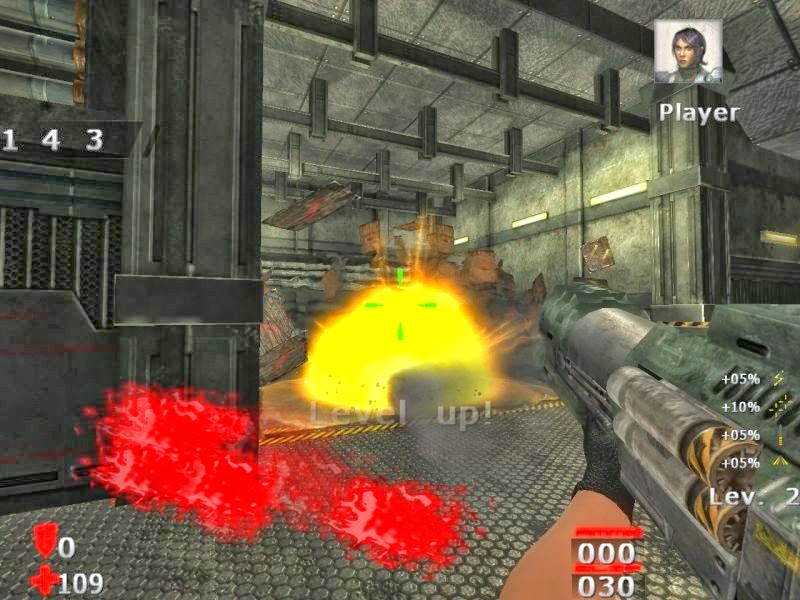Select the lightning bolt bonus icon
Image resolution: width=800 pixels, height=600 pixels.
[779, 379]
